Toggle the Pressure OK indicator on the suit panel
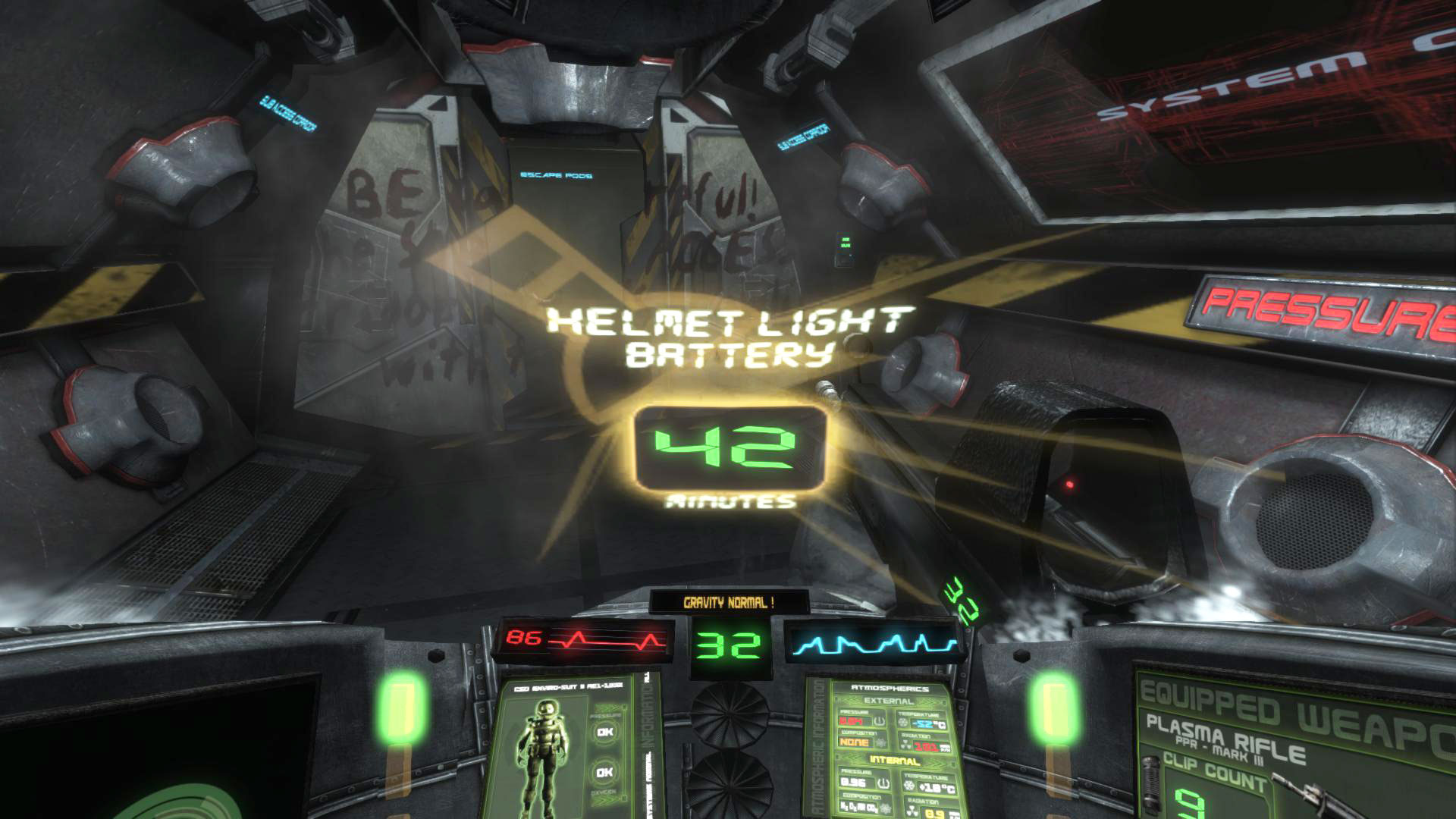The image size is (1456, 819). (x=604, y=732)
